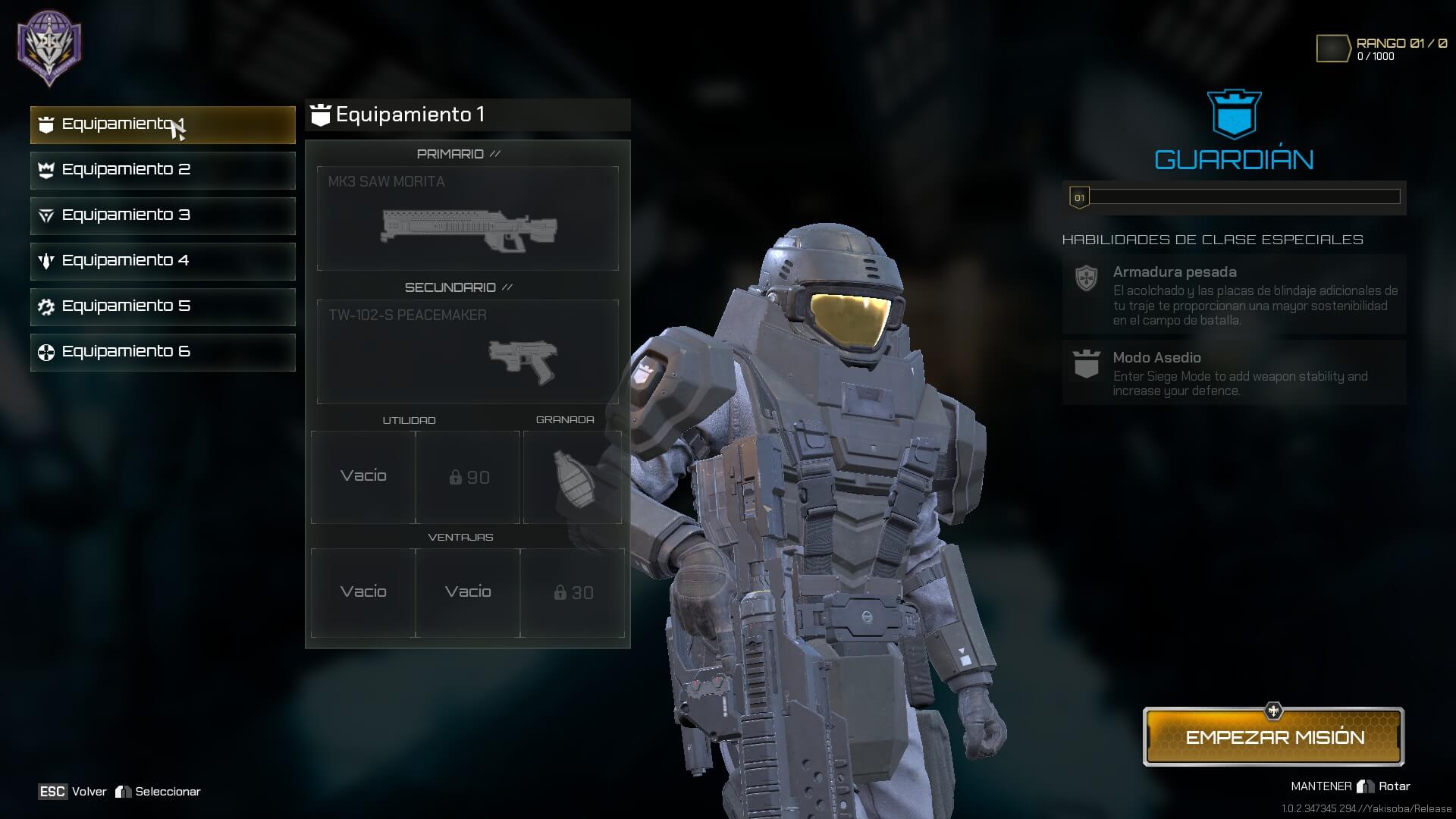Select Equipamiento 1 loadout

pos(162,124)
